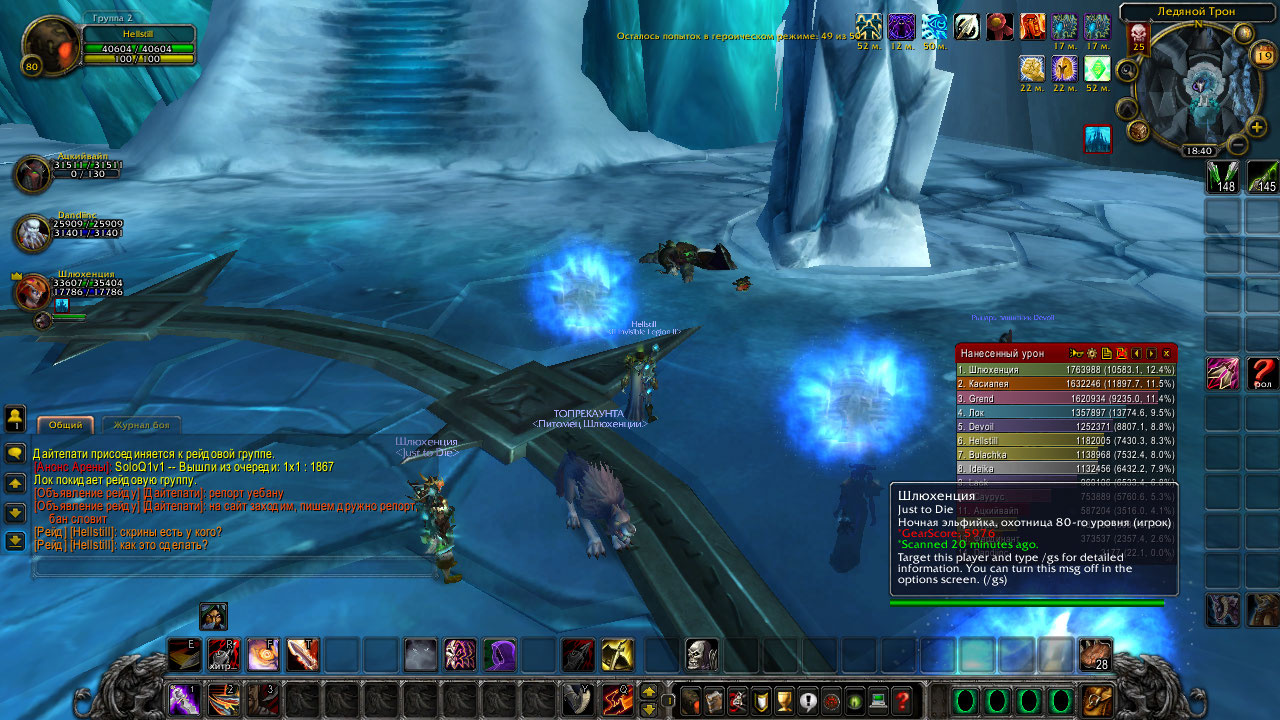Zoom out the minimap with minus button
Image resolution: width=1280 pixels, height=720 pixels.
(x=1237, y=145)
